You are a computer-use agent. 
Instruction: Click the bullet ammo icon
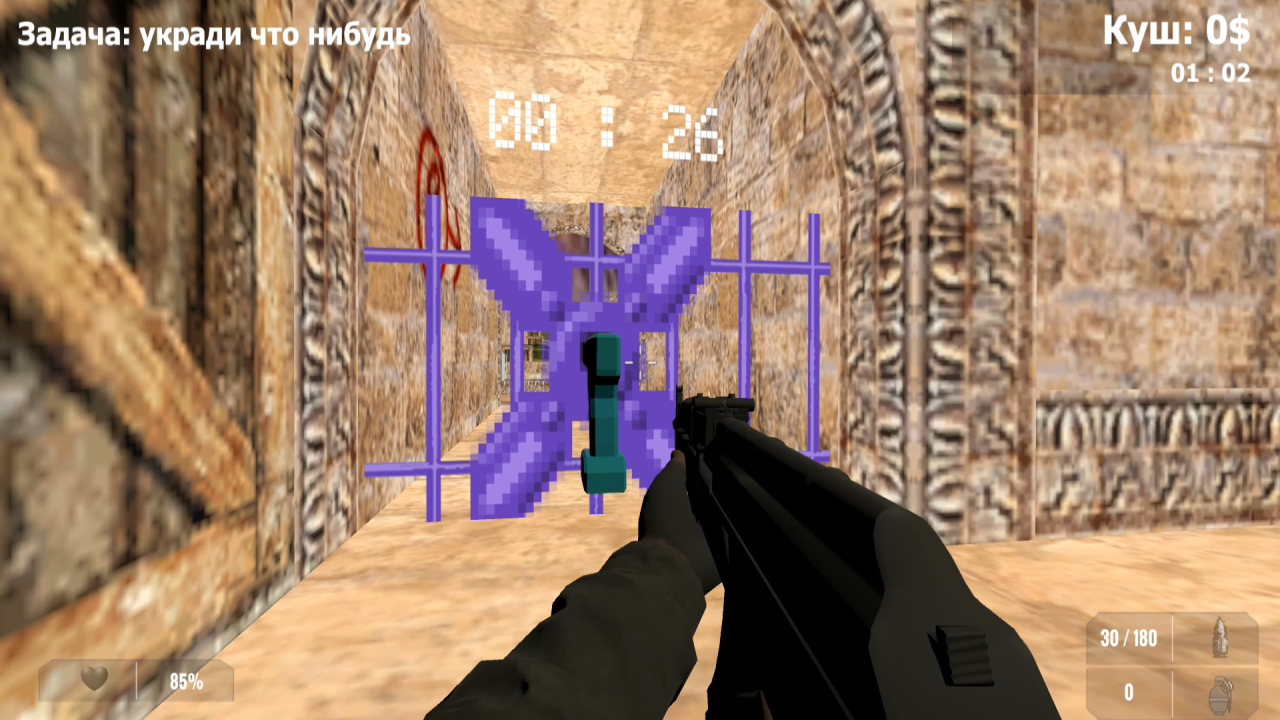point(1221,639)
